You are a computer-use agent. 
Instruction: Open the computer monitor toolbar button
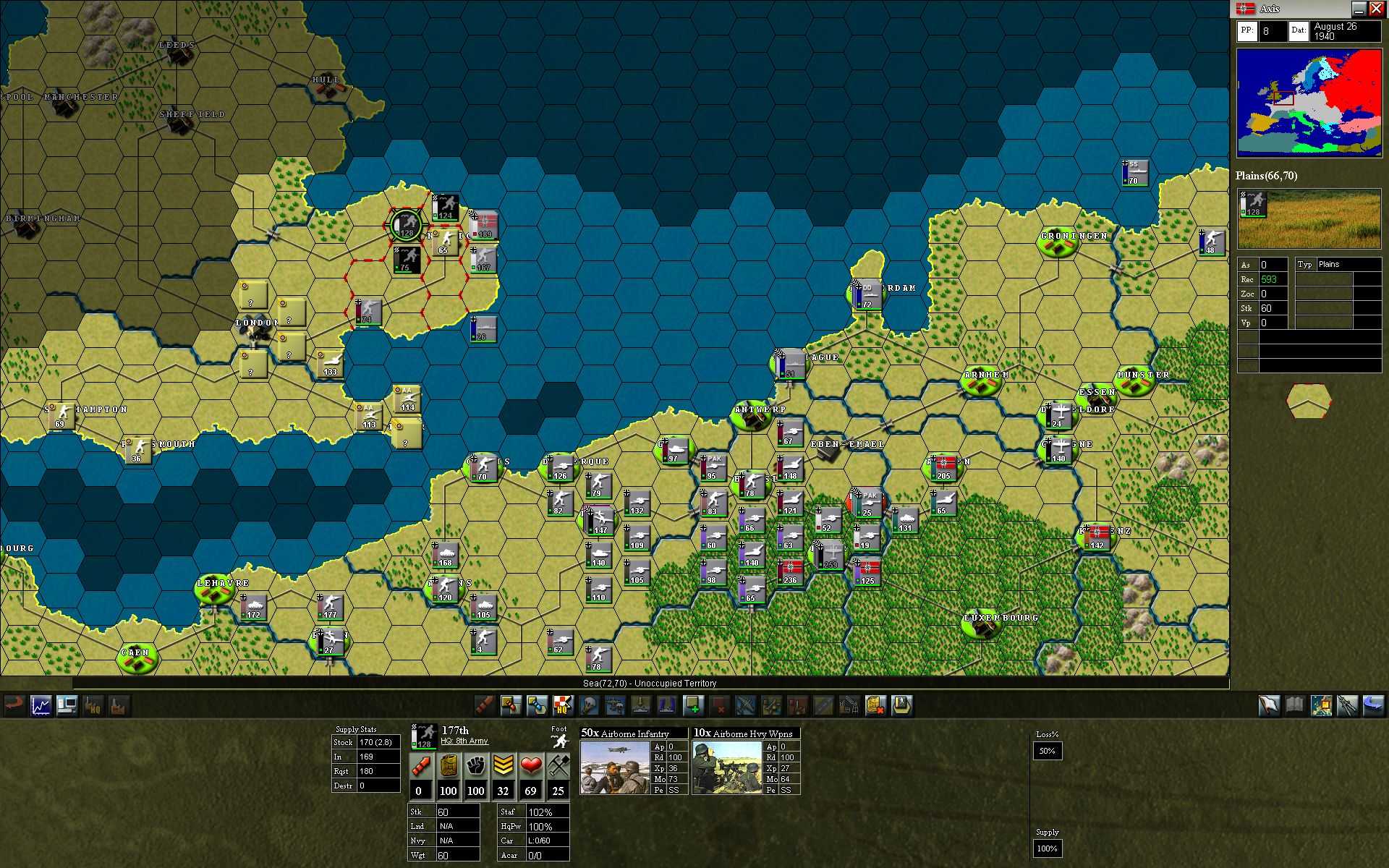(67, 705)
